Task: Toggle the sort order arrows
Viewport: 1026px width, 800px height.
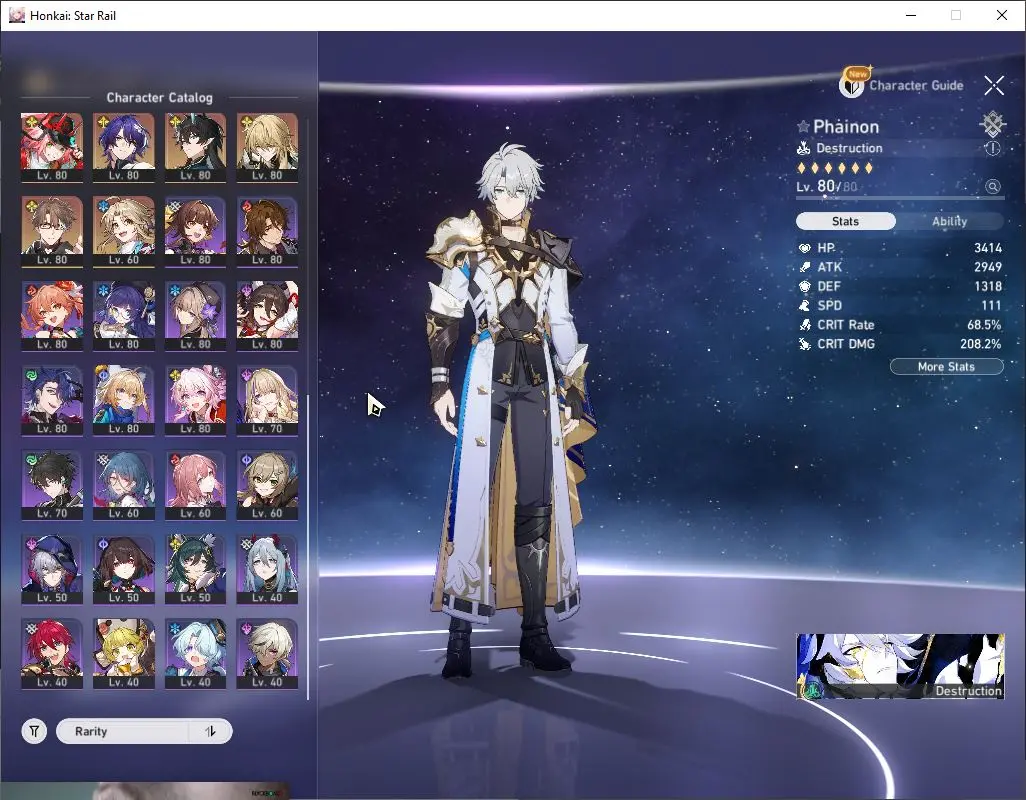Action: (x=210, y=731)
